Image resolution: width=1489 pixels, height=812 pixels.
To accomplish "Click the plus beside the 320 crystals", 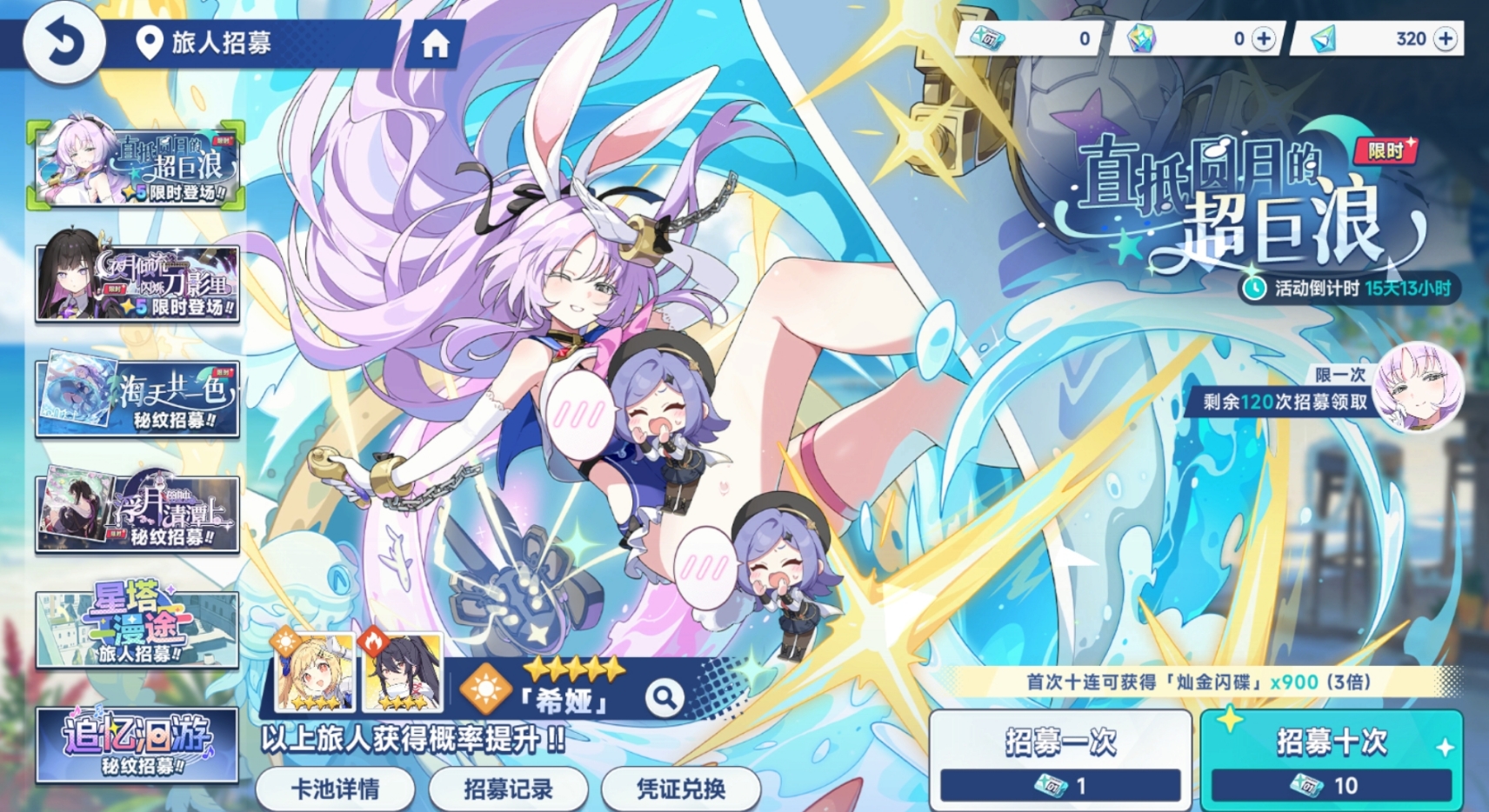I will tap(1445, 38).
